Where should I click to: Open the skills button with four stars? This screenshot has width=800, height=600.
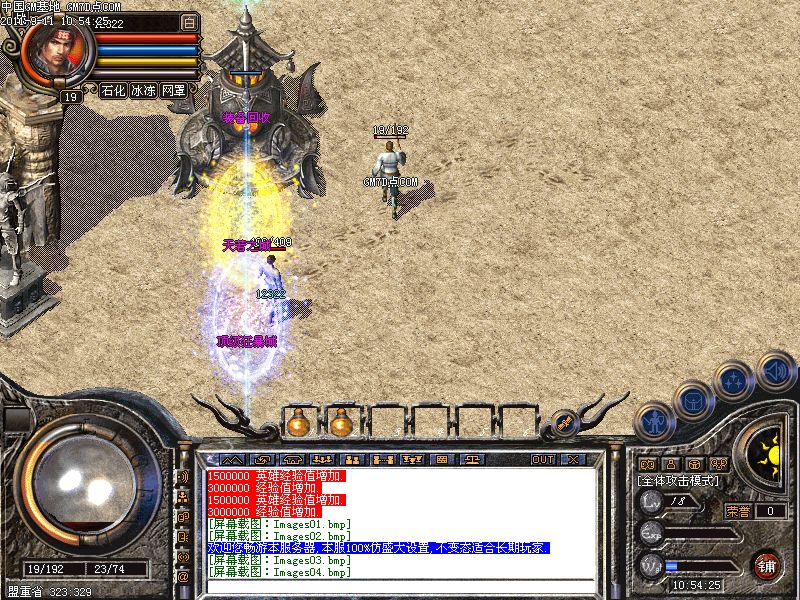pyautogui.click(x=735, y=381)
